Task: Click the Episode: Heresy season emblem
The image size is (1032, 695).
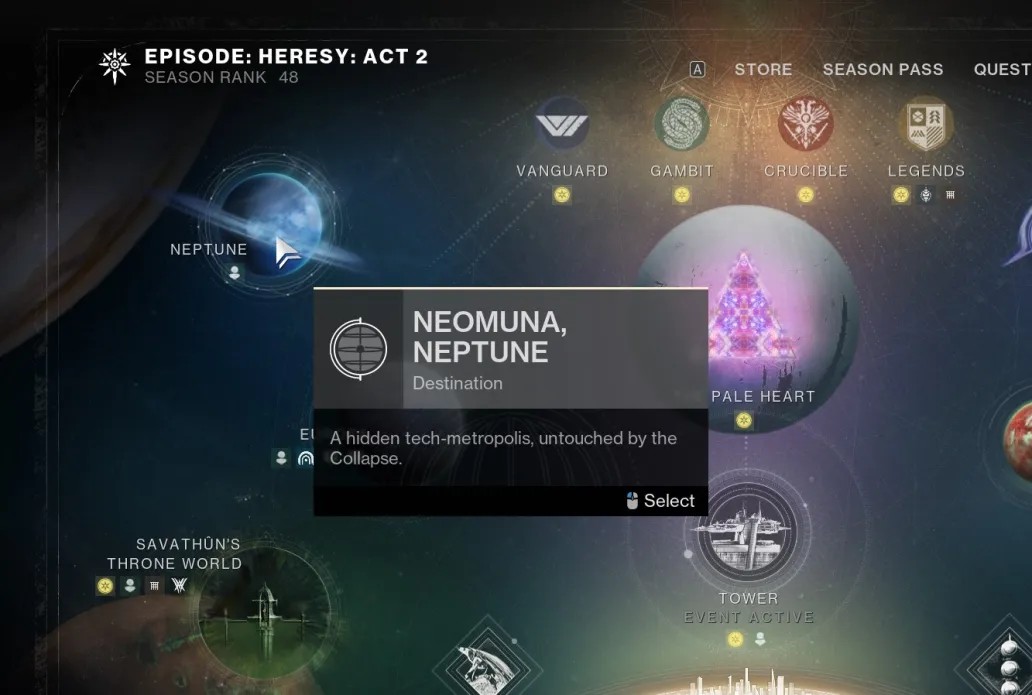Action: click(115, 66)
